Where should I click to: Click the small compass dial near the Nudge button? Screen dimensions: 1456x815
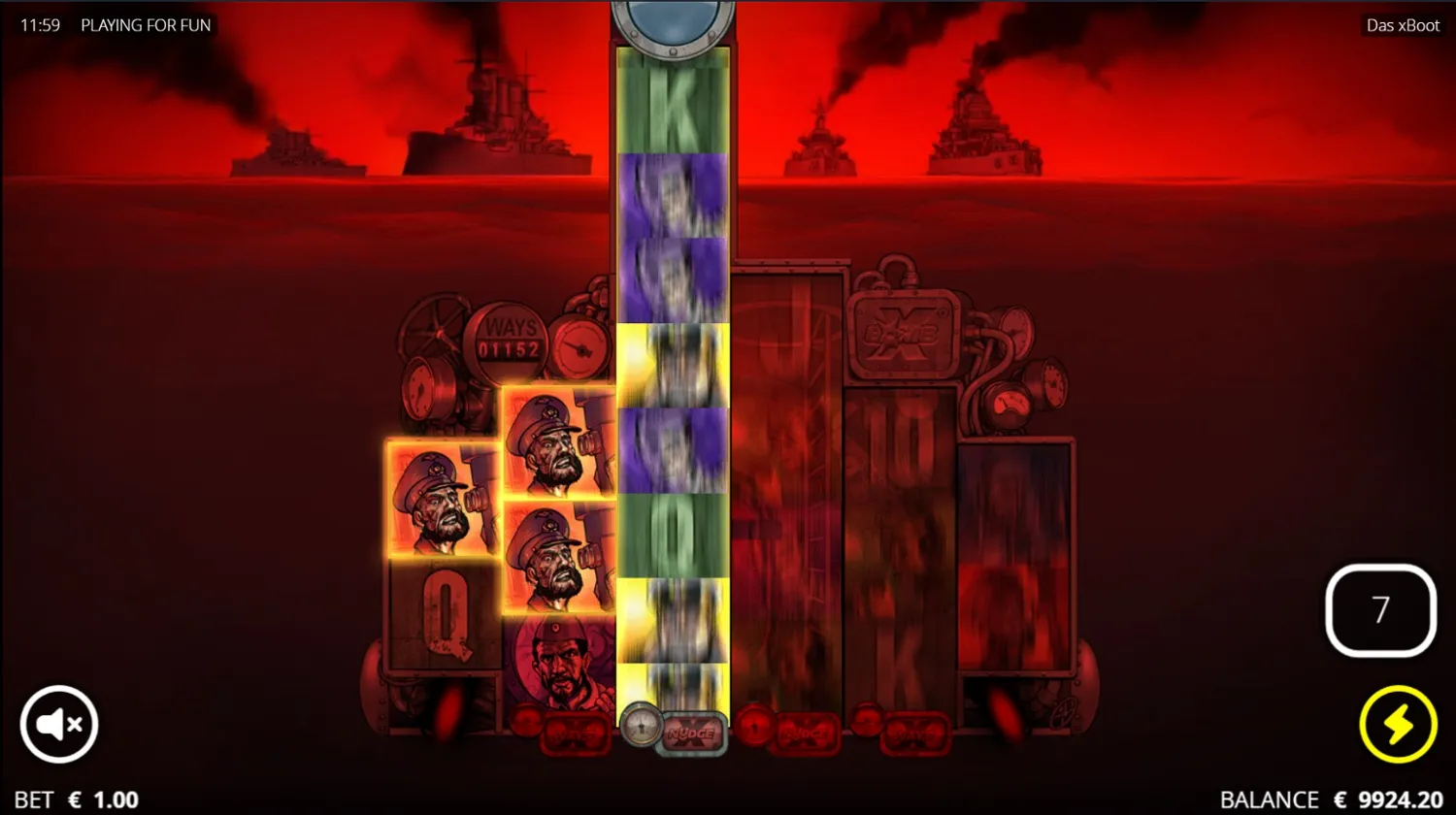click(x=642, y=728)
